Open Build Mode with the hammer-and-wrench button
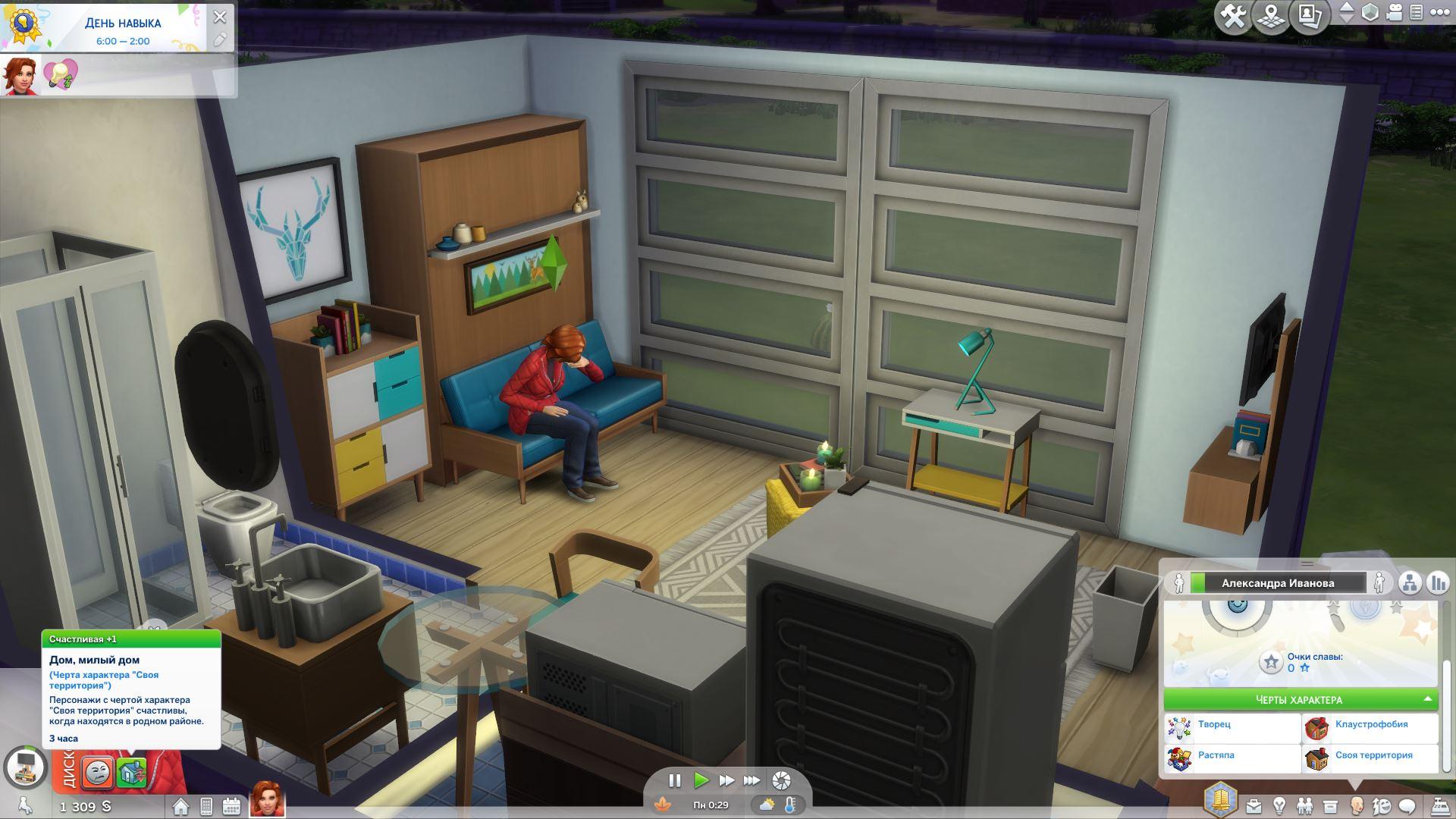This screenshot has width=1456, height=819. click(x=1233, y=17)
